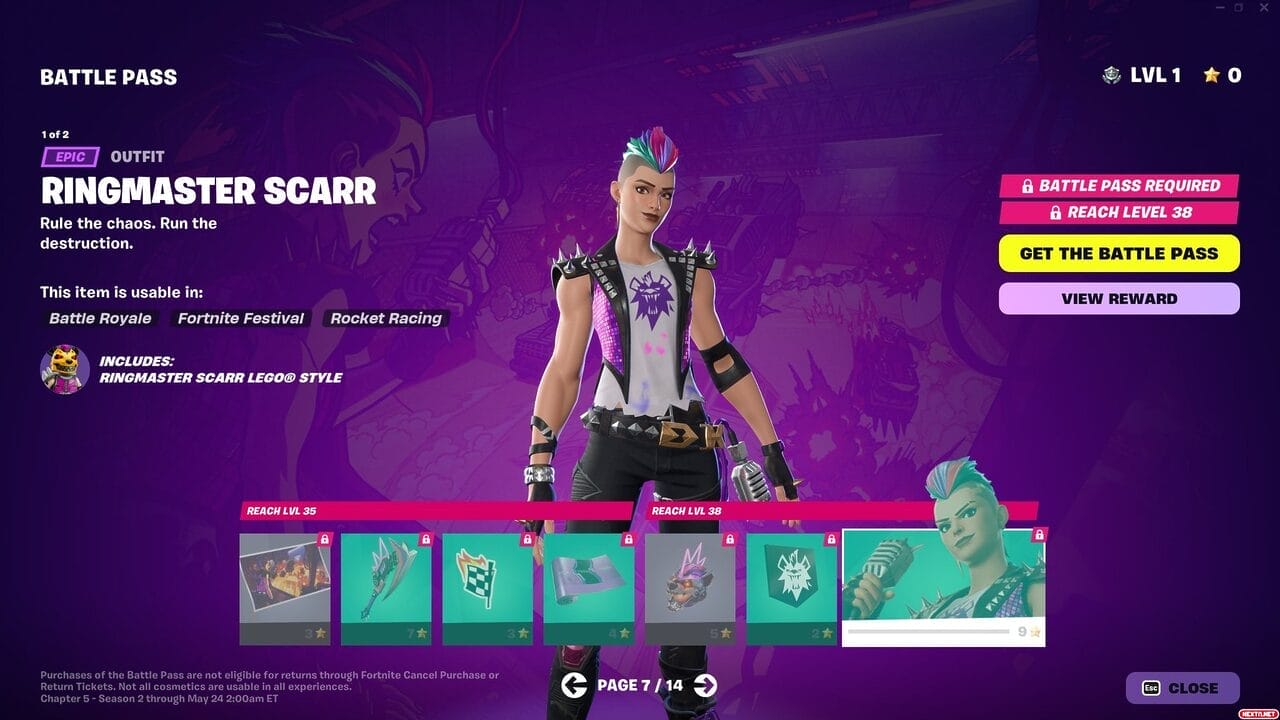Choose the green pickaxe reward tile
Screen dimensions: 1280x720
pos(386,588)
